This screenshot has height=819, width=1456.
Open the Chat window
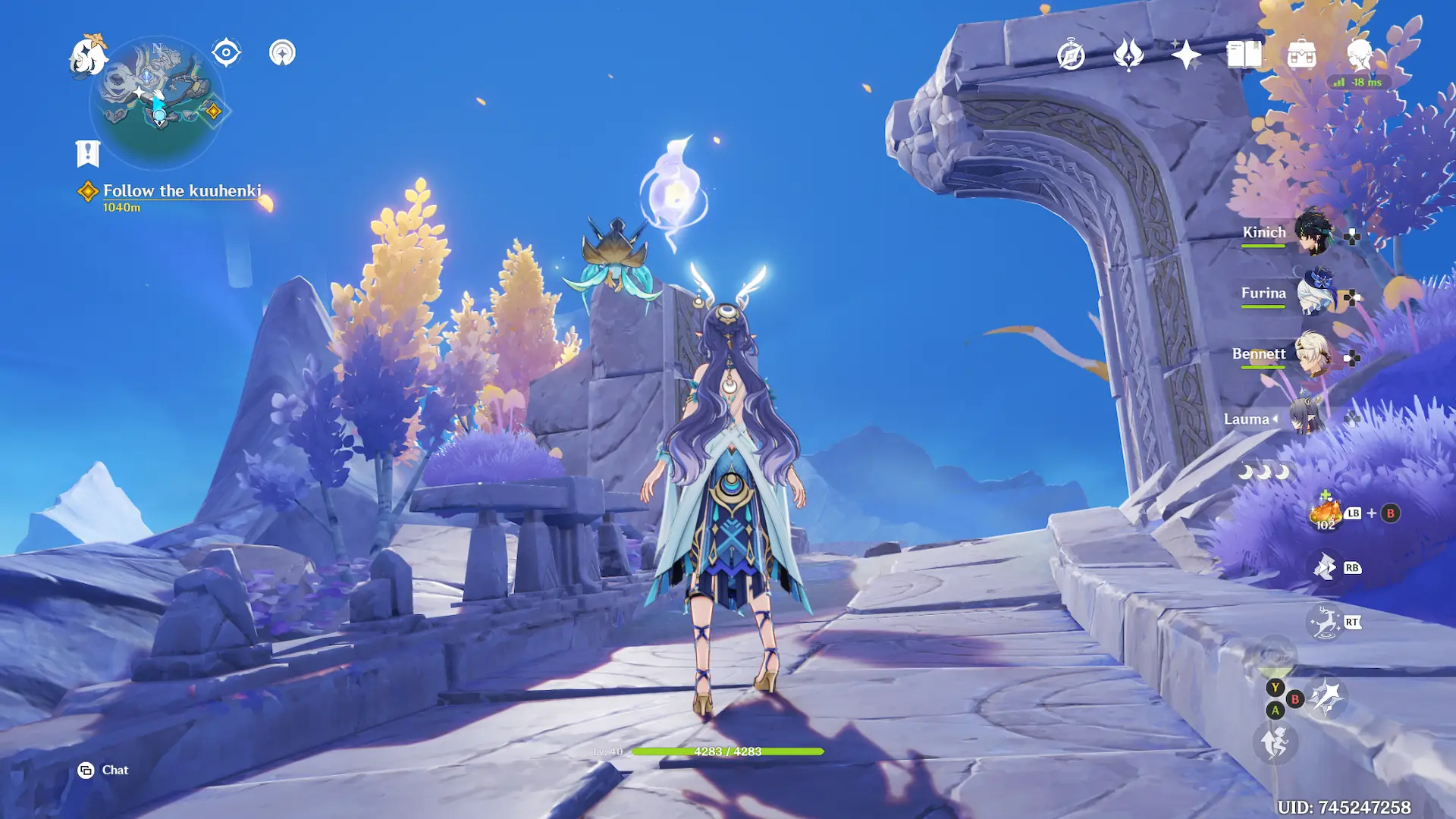point(103,770)
